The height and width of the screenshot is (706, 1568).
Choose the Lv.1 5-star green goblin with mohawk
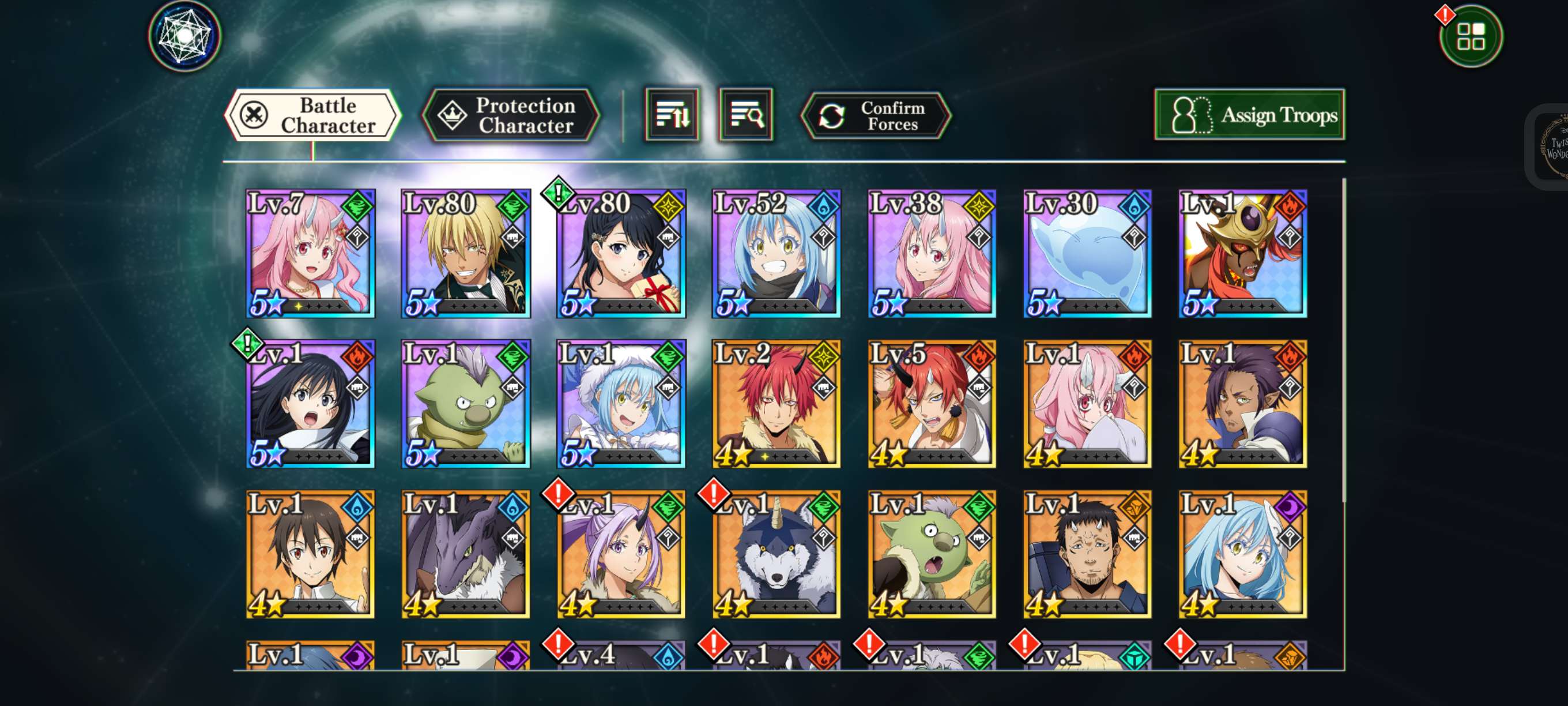(466, 404)
